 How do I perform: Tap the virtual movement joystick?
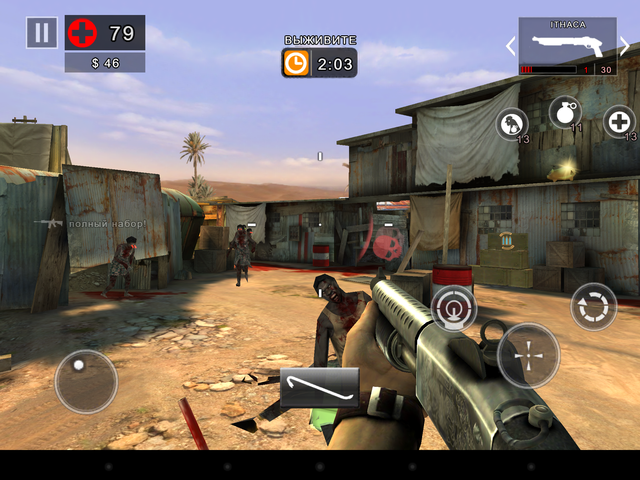pyautogui.click(x=85, y=380)
